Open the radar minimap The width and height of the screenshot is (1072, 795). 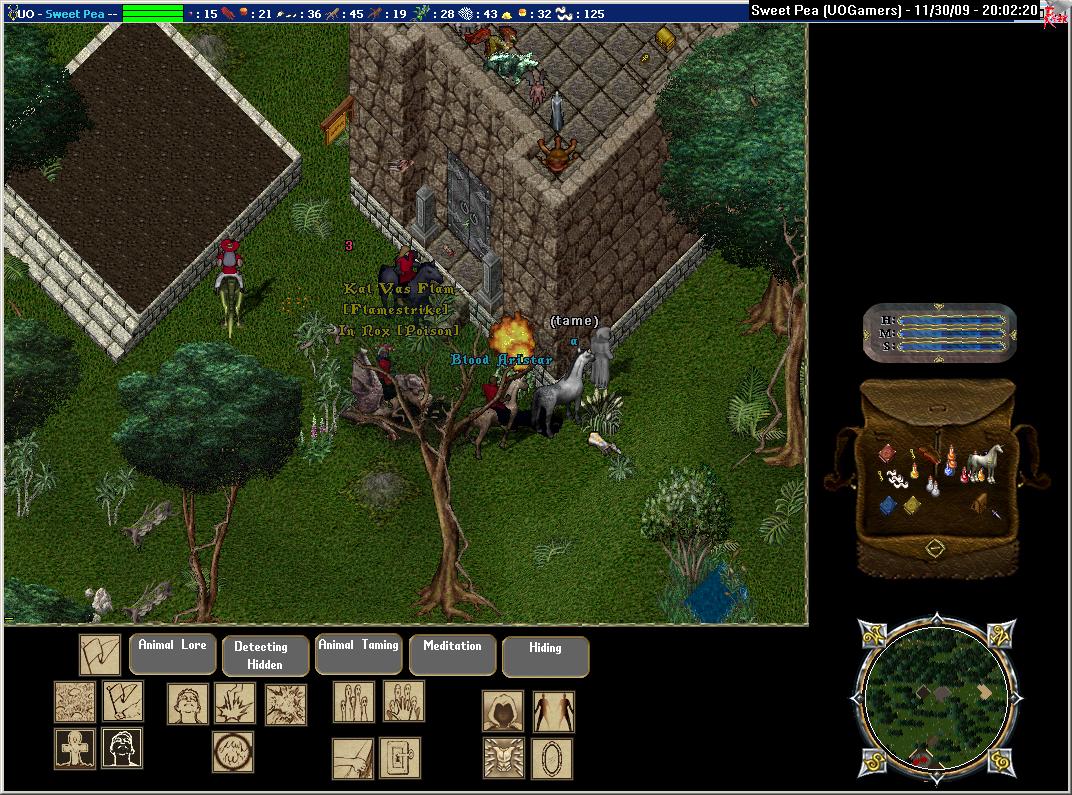(x=935, y=697)
